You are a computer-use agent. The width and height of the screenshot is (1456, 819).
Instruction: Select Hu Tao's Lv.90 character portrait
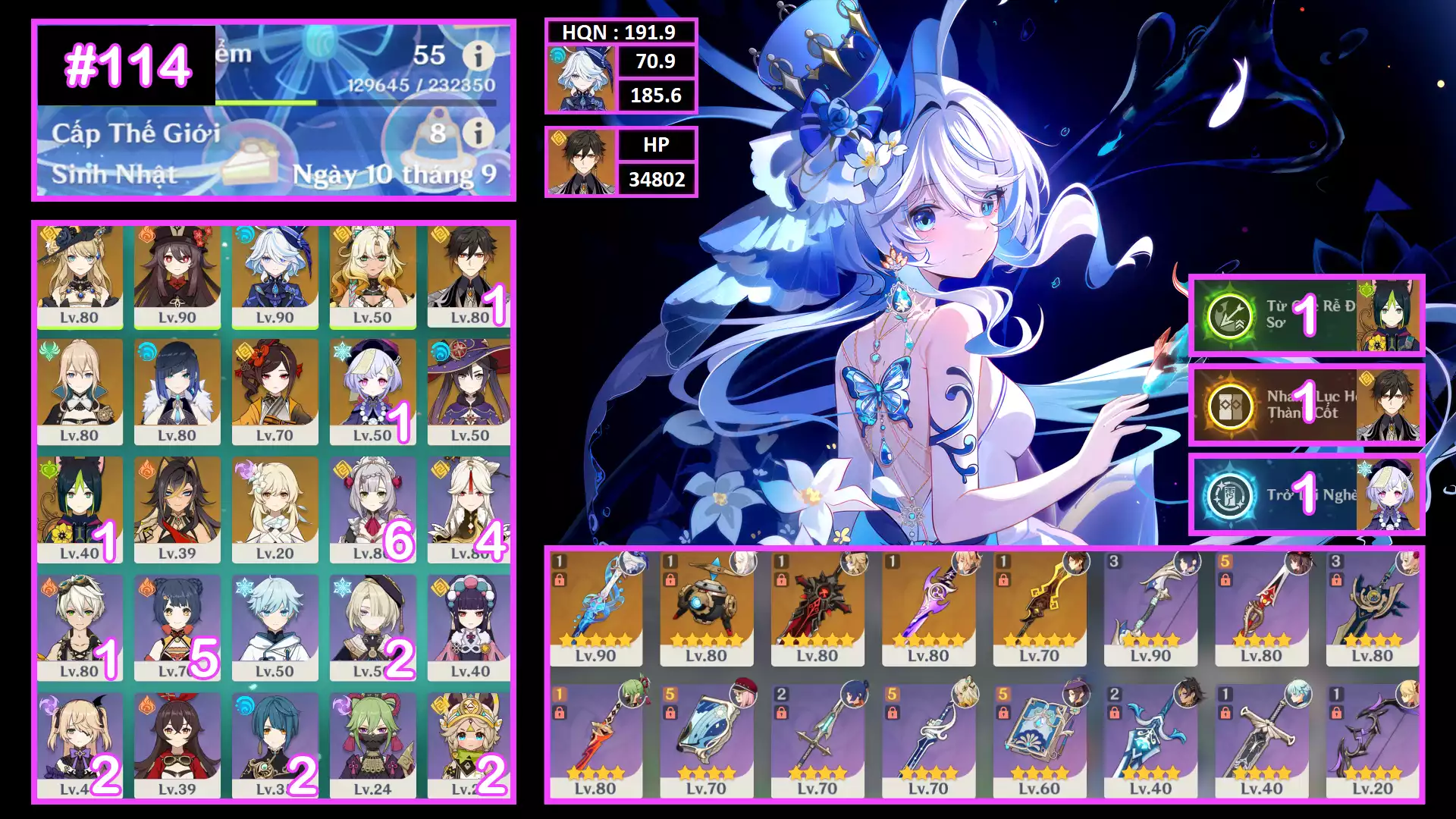177,277
